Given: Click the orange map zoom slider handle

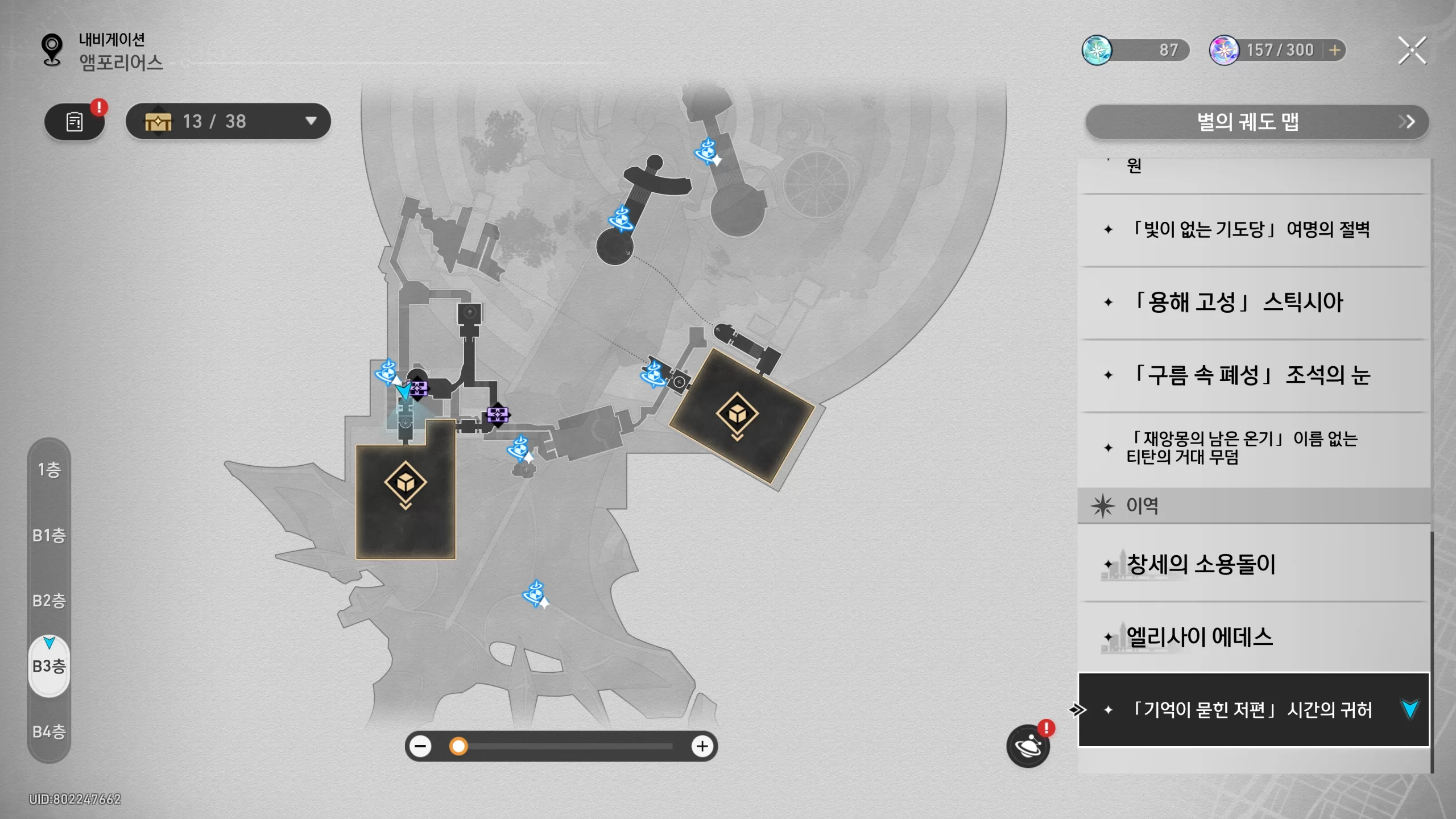Looking at the screenshot, I should [458, 746].
